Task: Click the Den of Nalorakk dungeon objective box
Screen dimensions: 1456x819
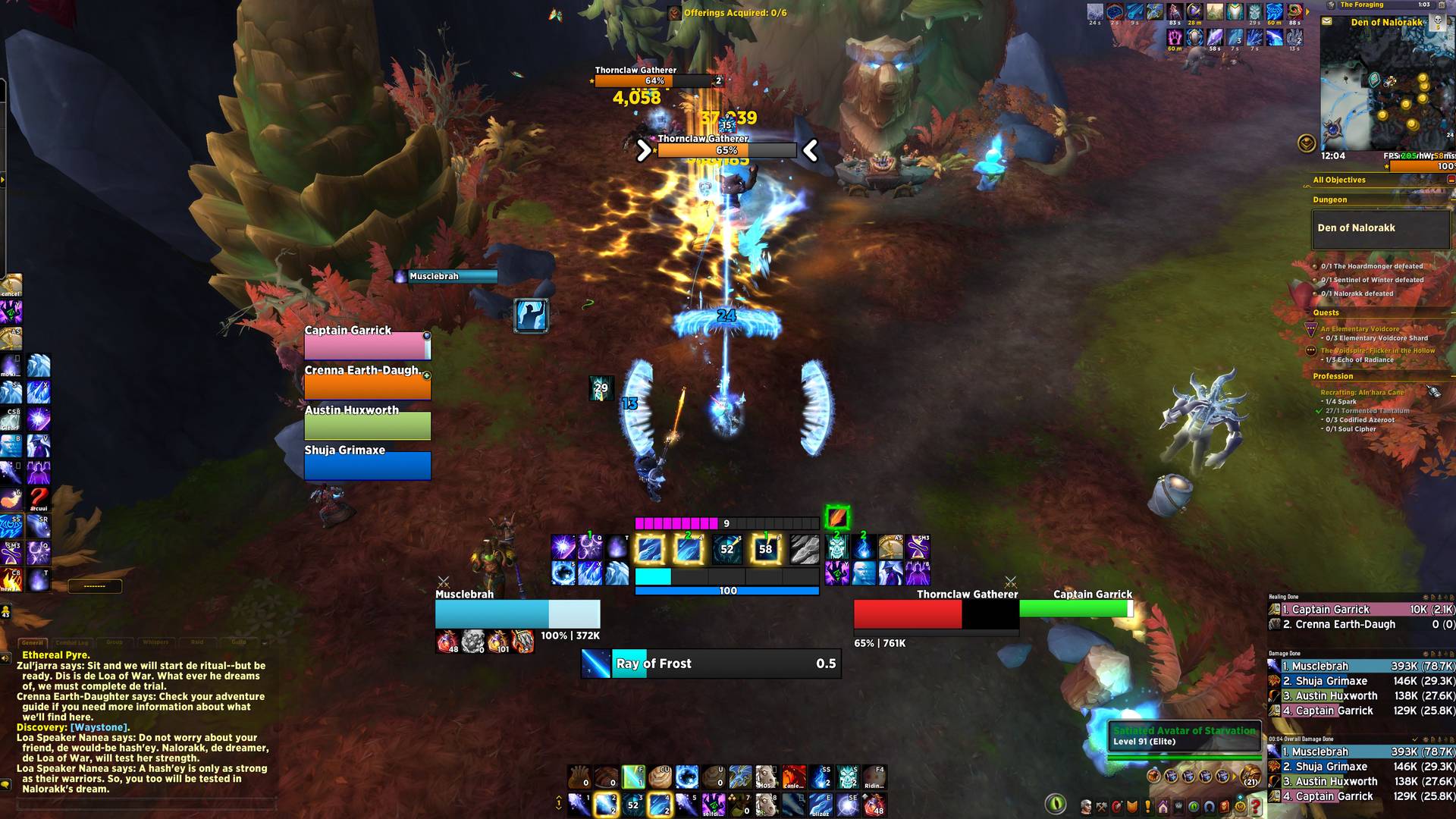Action: click(x=1380, y=228)
